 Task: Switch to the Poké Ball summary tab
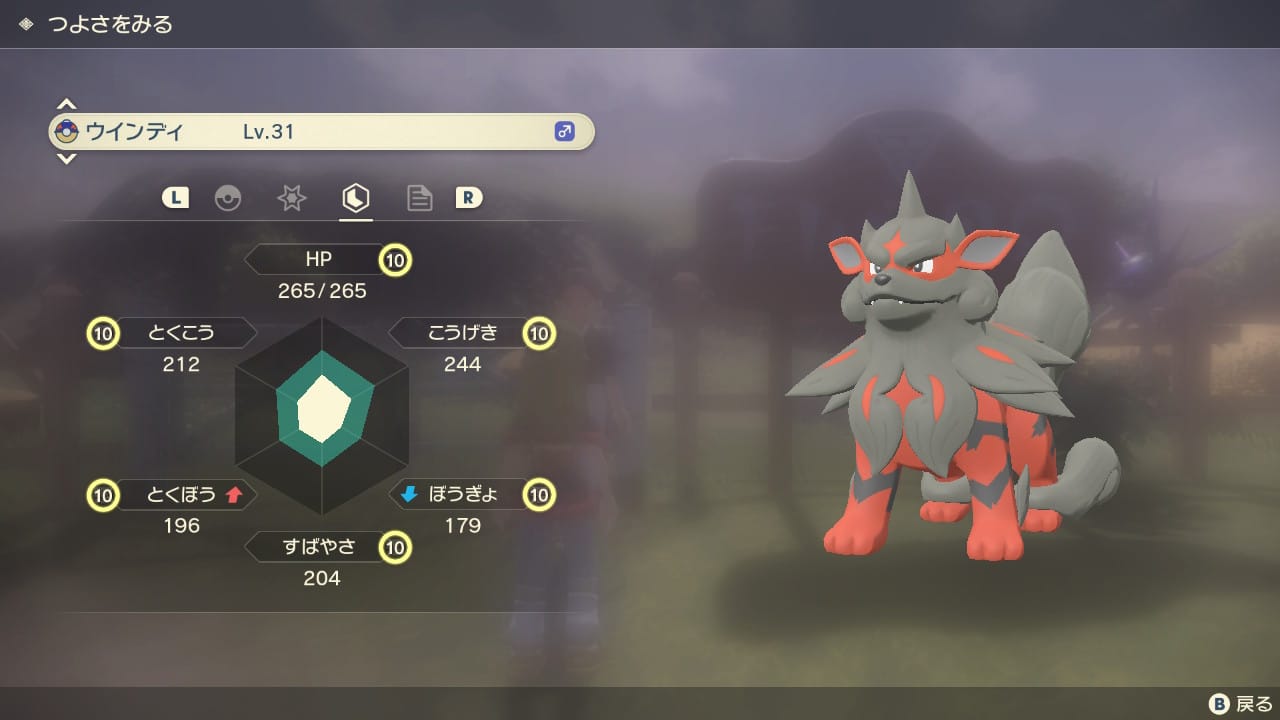[228, 198]
